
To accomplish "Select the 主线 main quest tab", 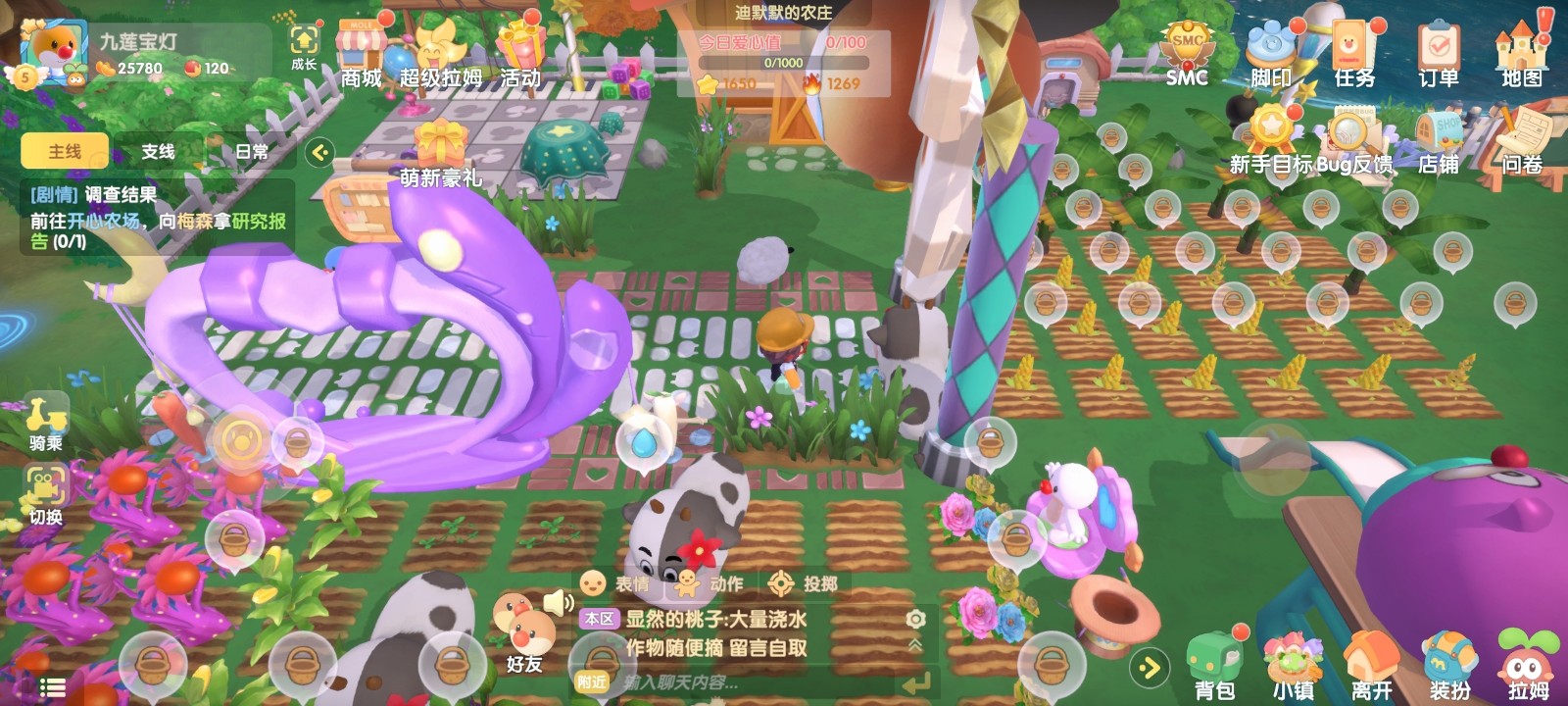I will (65, 151).
